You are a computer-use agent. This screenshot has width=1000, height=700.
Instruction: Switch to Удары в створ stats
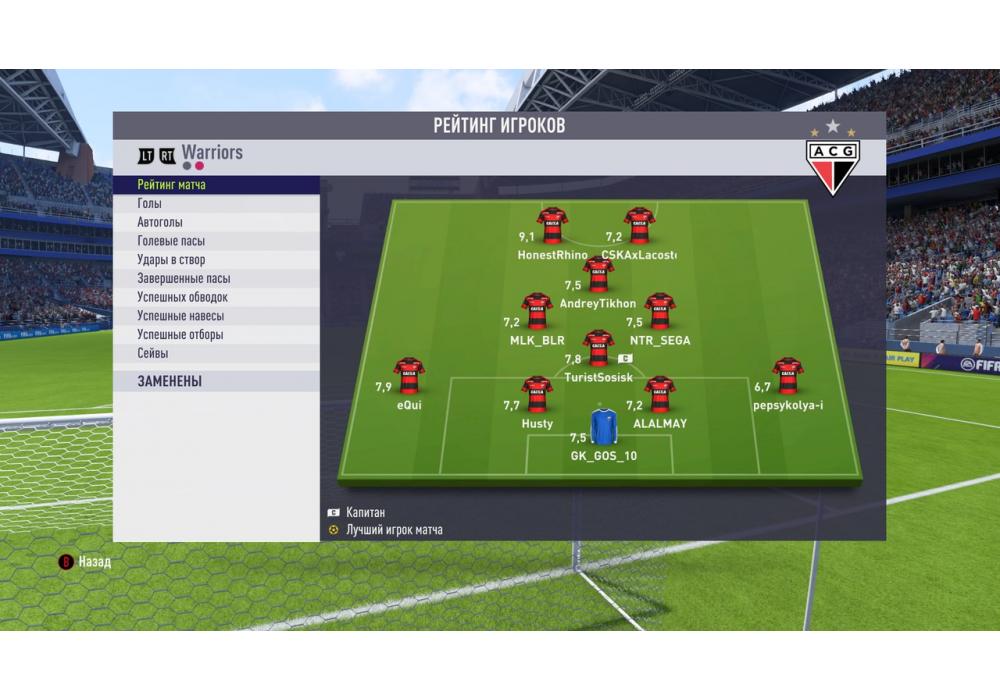coord(216,260)
